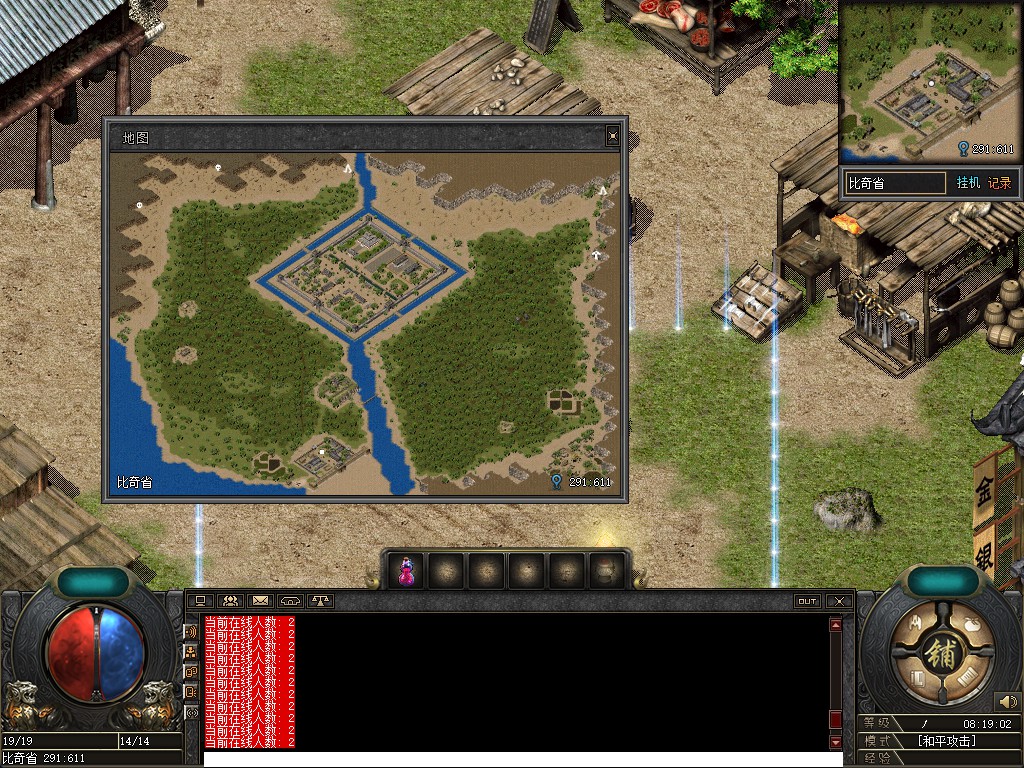Click the balance scales trade icon
This screenshot has width=1024, height=768.
click(x=320, y=601)
